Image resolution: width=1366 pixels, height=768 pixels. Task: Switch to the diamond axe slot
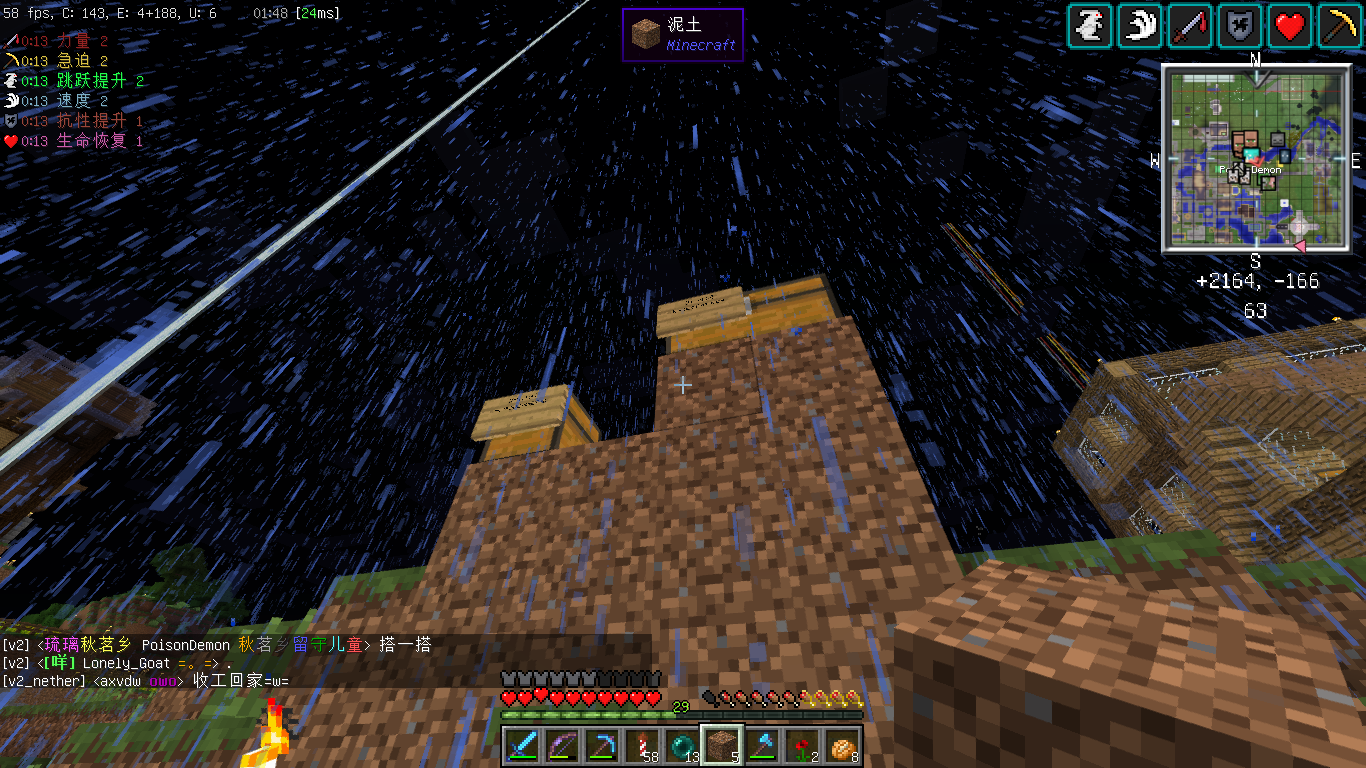coord(762,746)
